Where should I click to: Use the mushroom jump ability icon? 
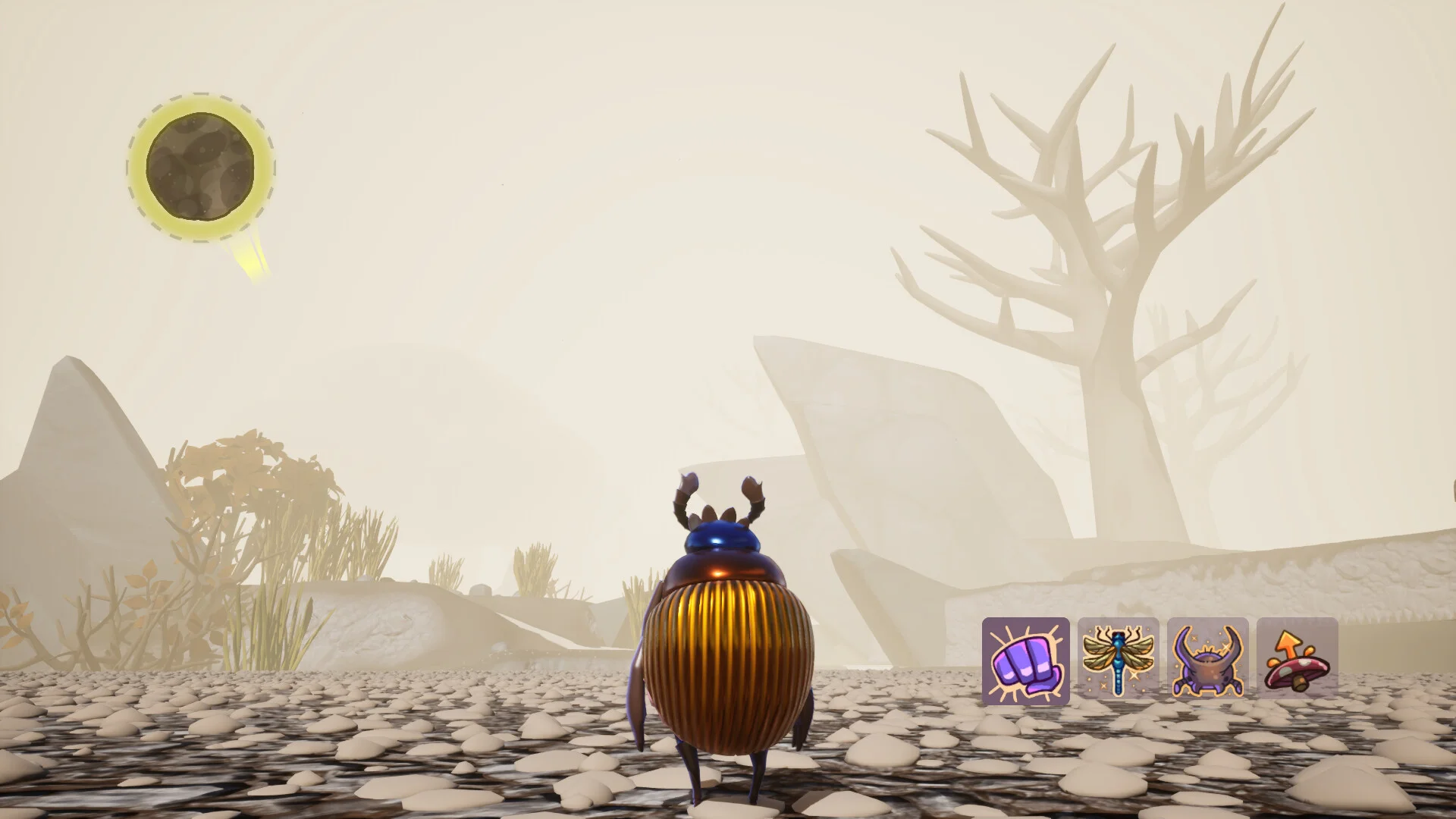coord(1297,658)
